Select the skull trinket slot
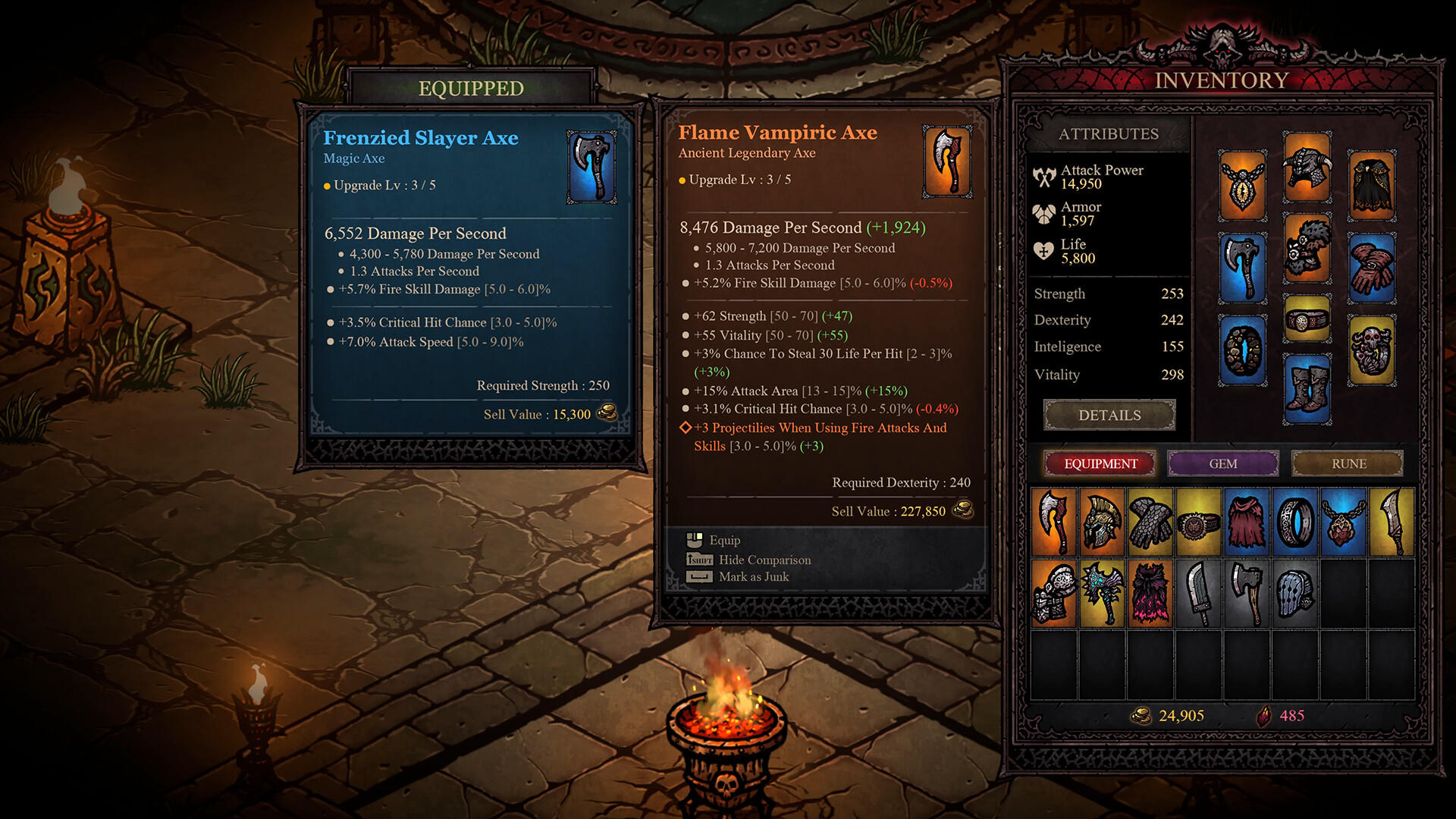 pos(1371,349)
